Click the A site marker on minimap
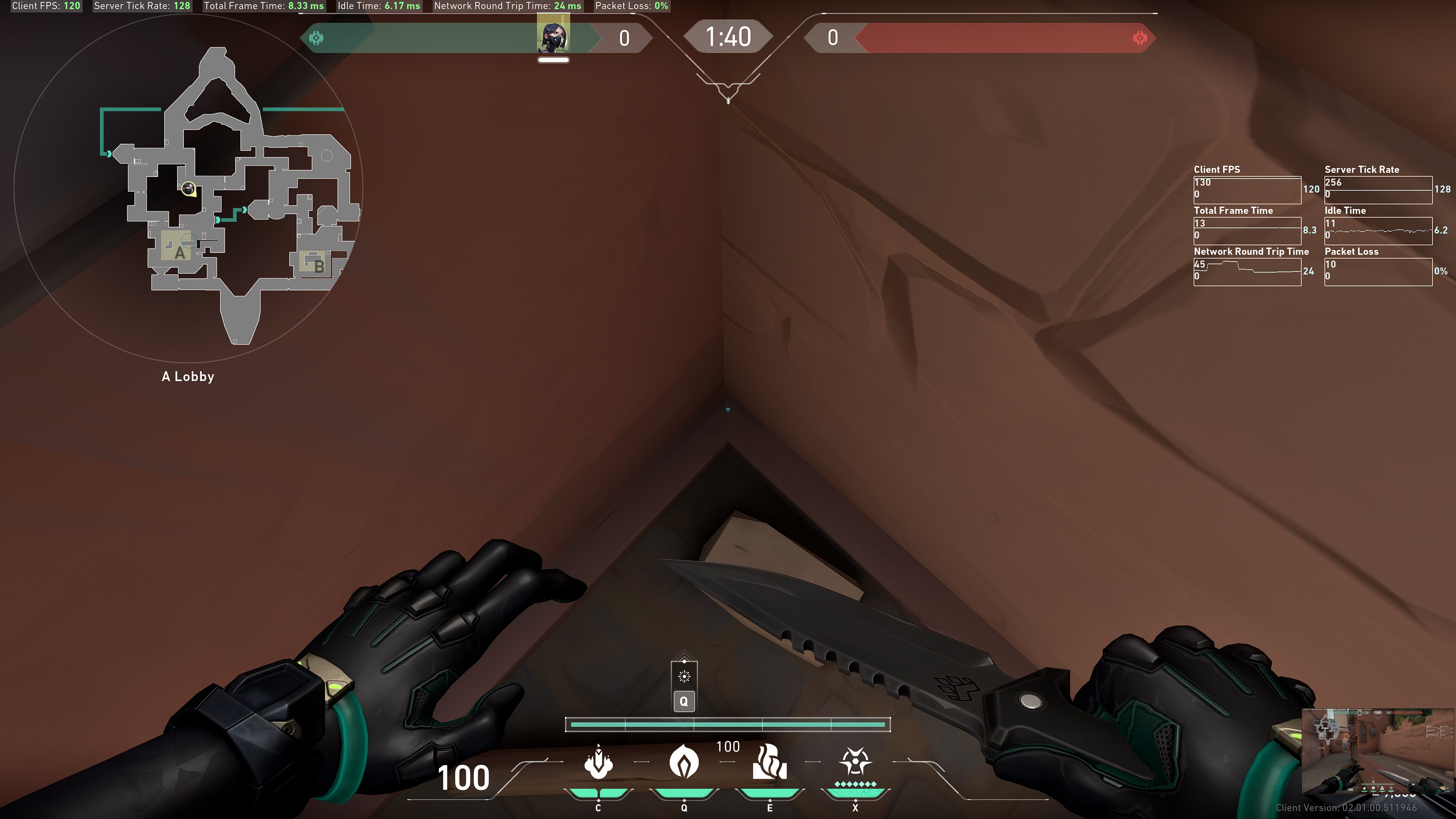The width and height of the screenshot is (1456, 819). [179, 252]
